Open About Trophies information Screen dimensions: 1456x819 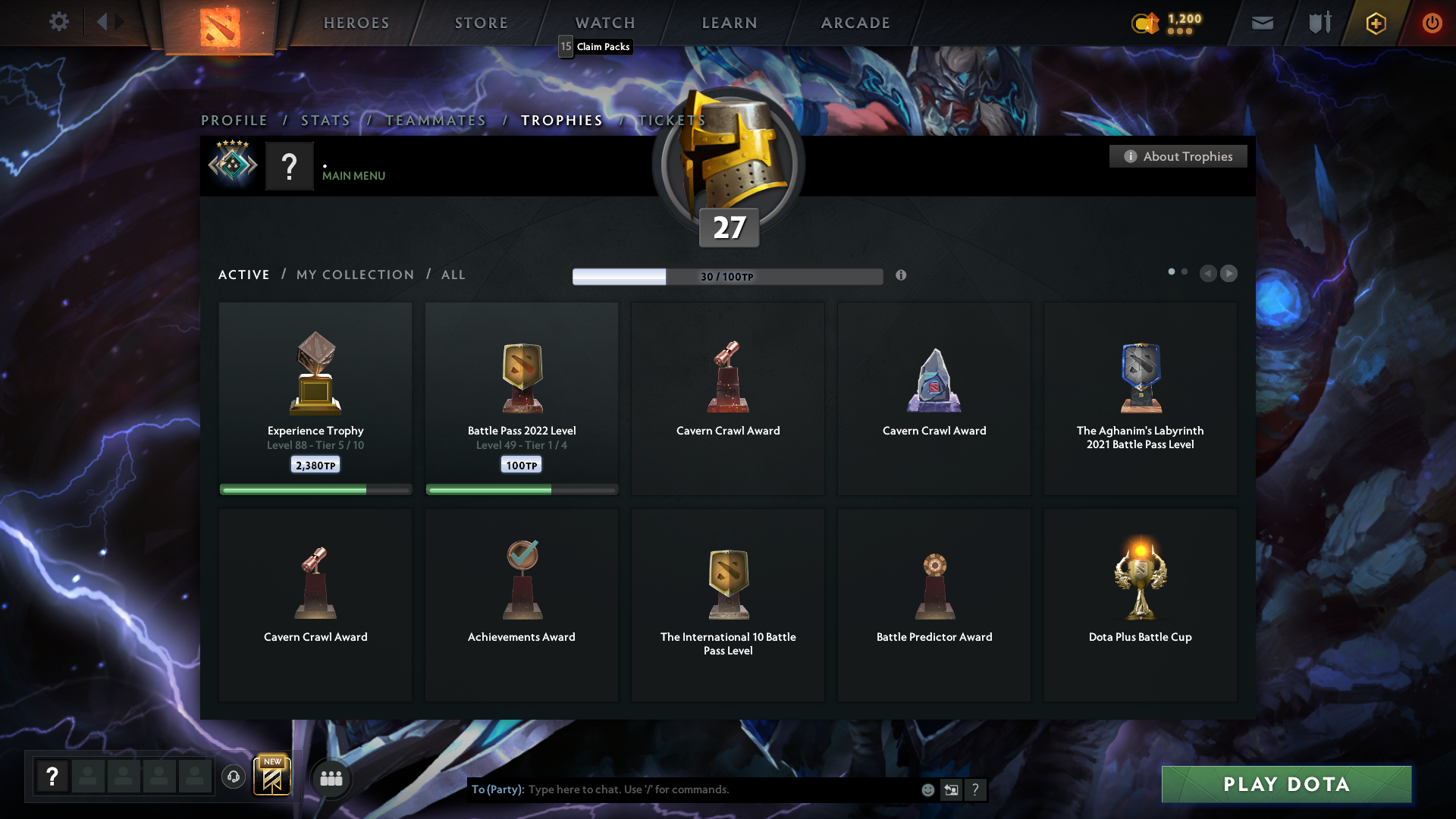[x=1178, y=156]
